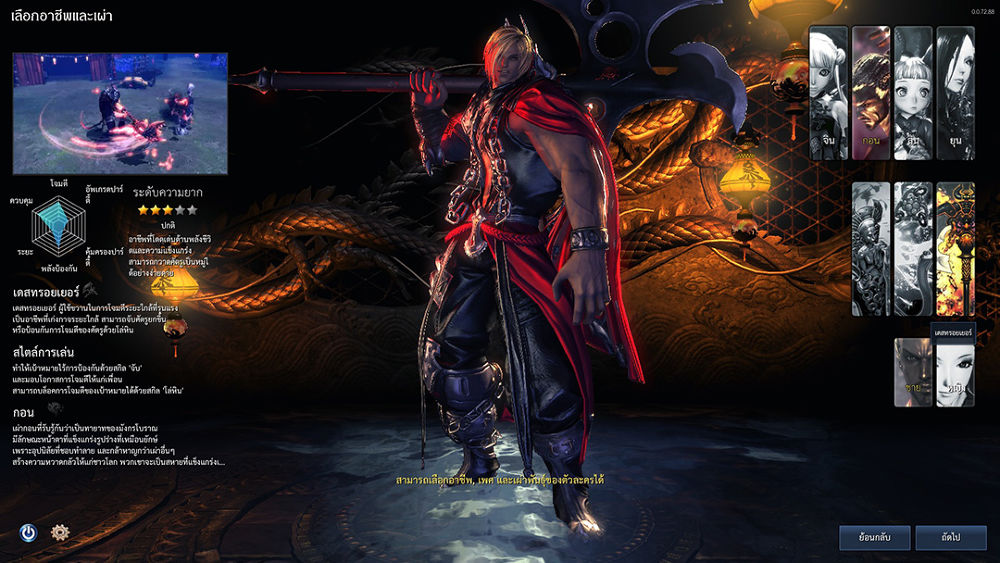Pick the fiery Destroyer axe class card

(955, 249)
